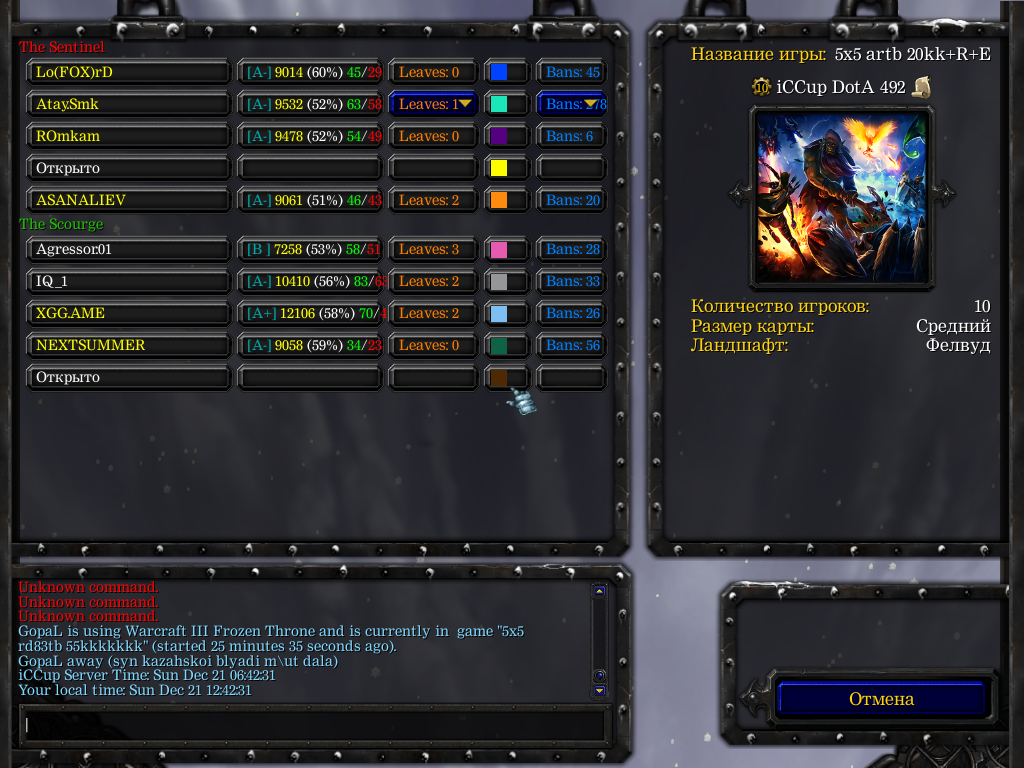Click the Отмена cancel button
Image resolution: width=1024 pixels, height=768 pixels.
click(882, 699)
